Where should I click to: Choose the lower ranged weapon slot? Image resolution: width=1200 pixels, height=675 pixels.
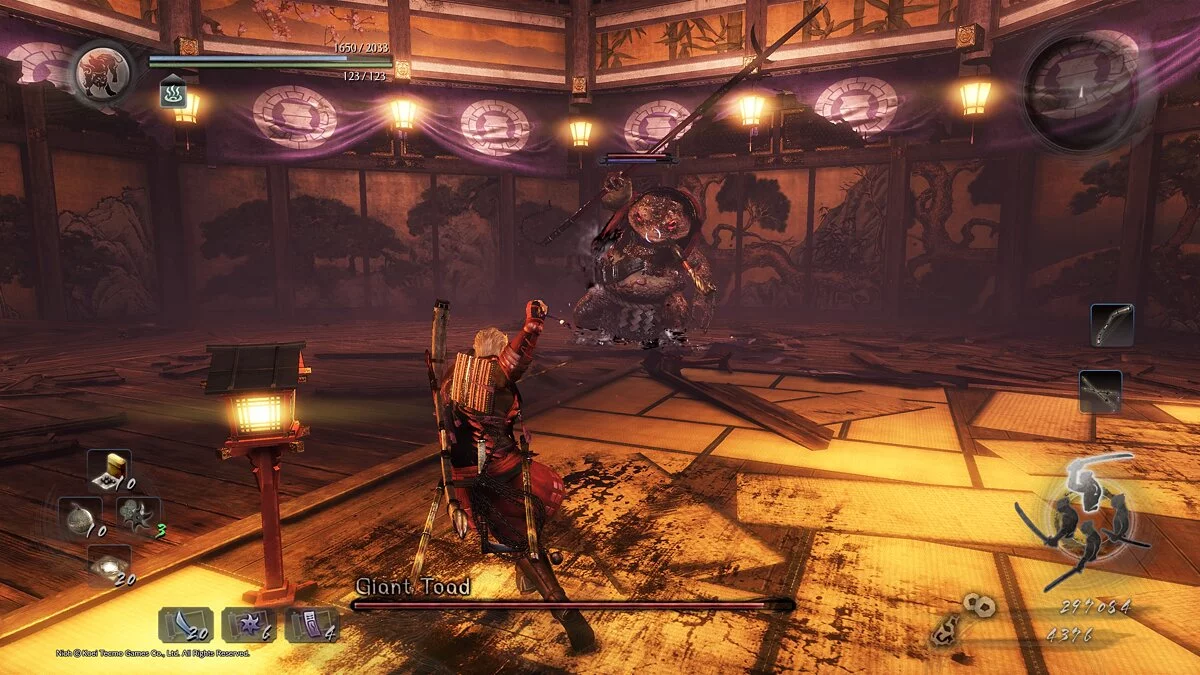point(1100,391)
